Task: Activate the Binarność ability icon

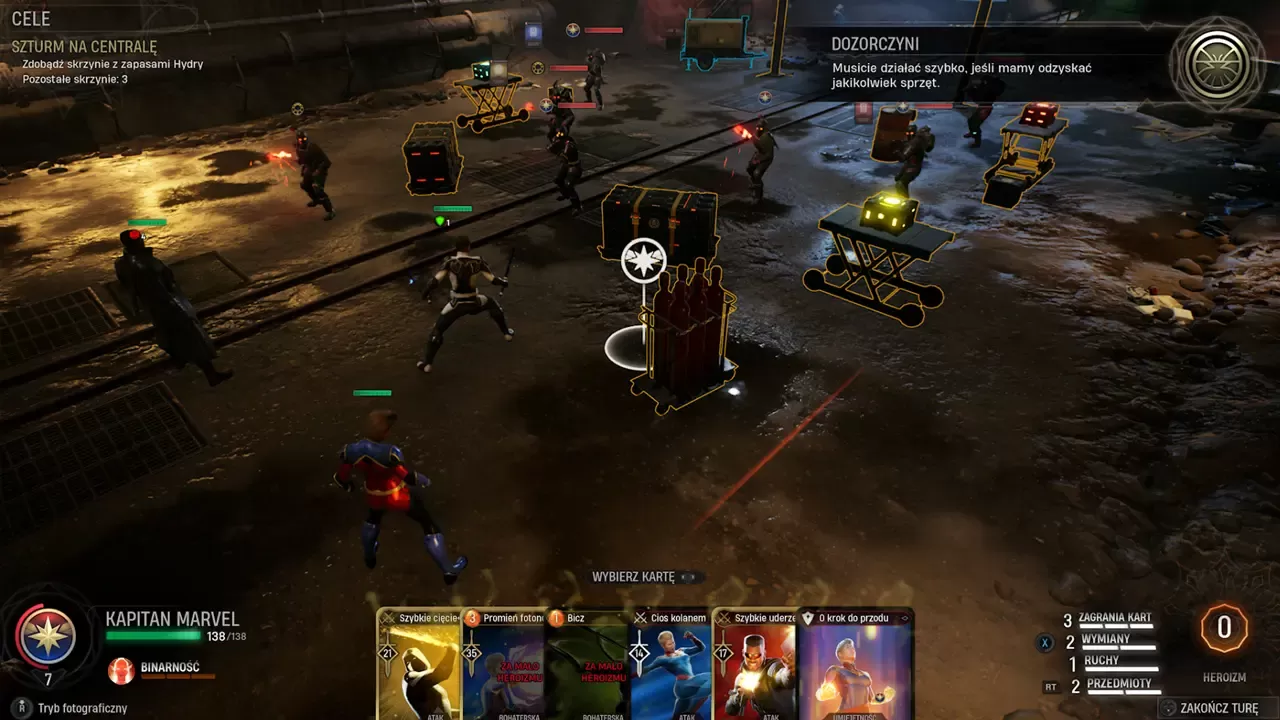Action: click(x=121, y=669)
